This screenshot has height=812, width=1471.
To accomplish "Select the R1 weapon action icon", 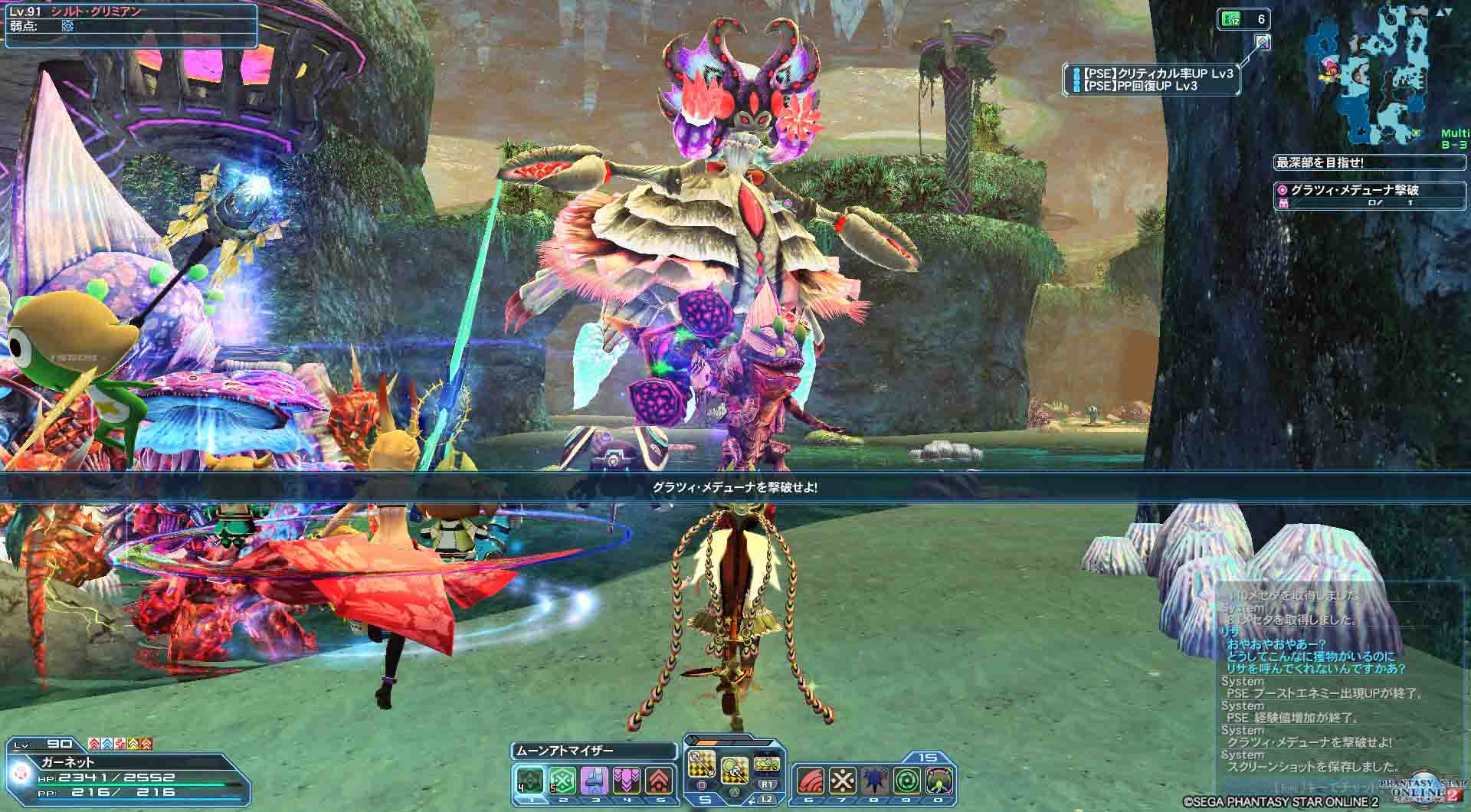I will click(767, 765).
